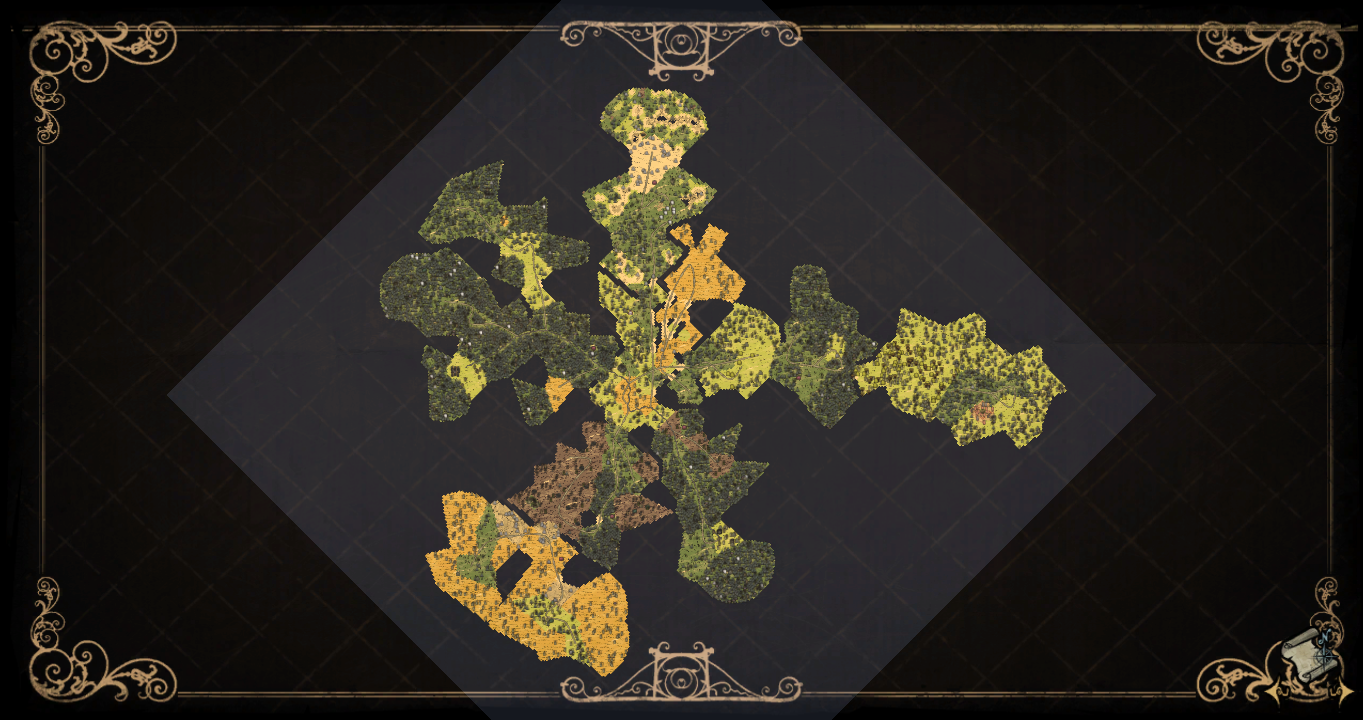This screenshot has height=720, width=1363.
Task: Click the northernmost green region
Action: (650, 110)
